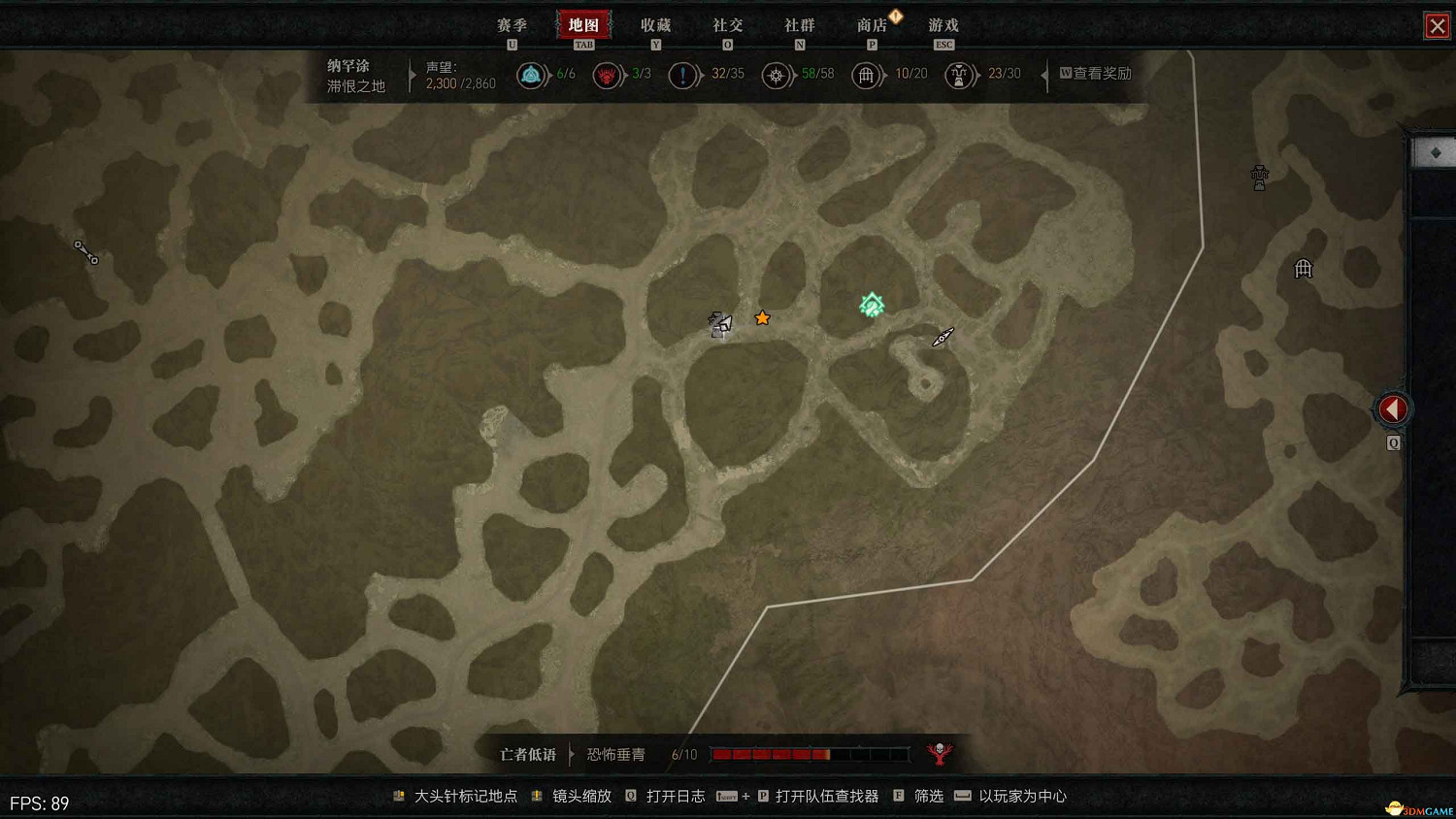Expand the 查看奖励 rewards panel
Screen dimensions: 1456x819
tap(1096, 73)
